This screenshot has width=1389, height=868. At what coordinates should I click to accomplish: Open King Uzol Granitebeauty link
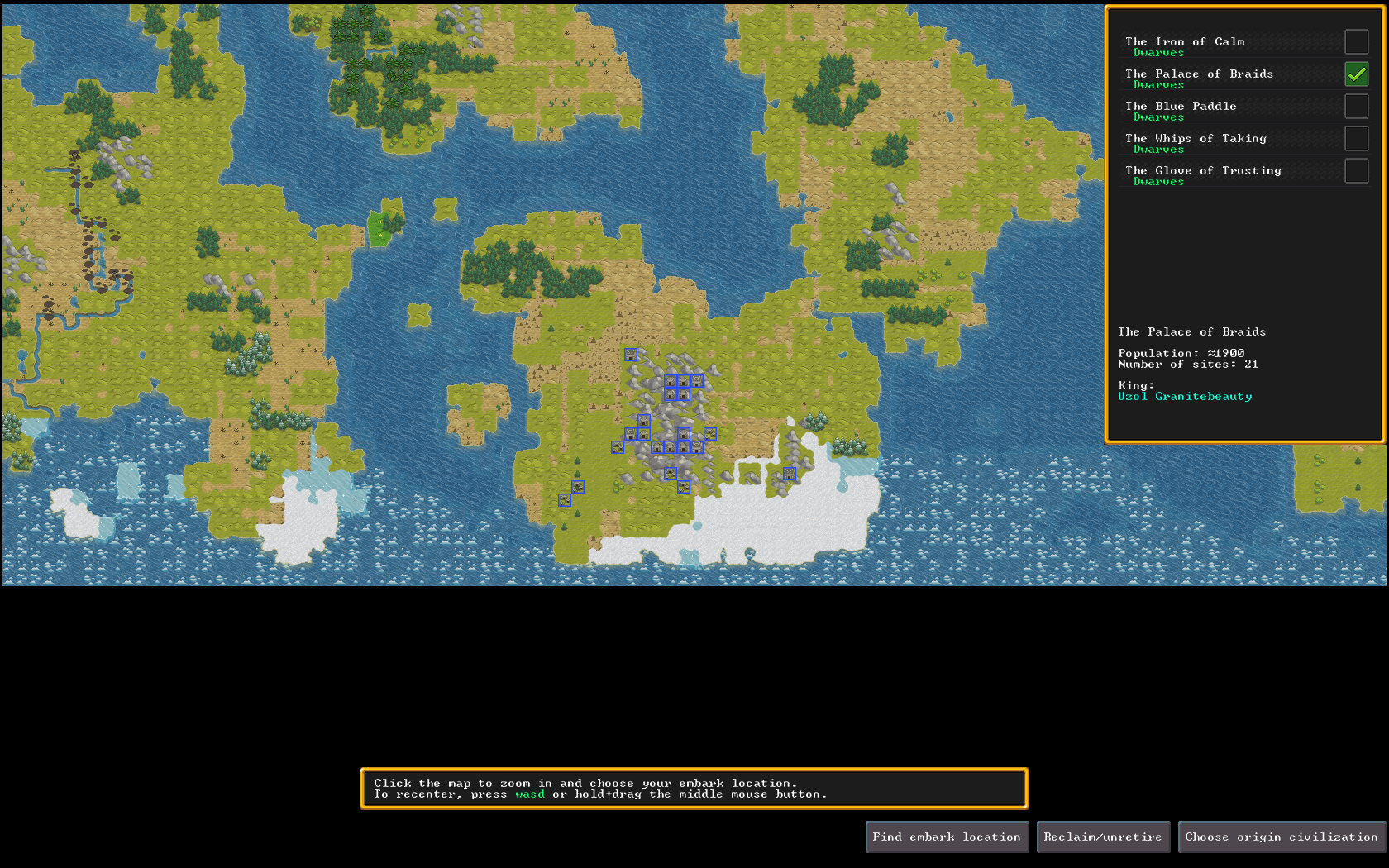pyautogui.click(x=1185, y=397)
